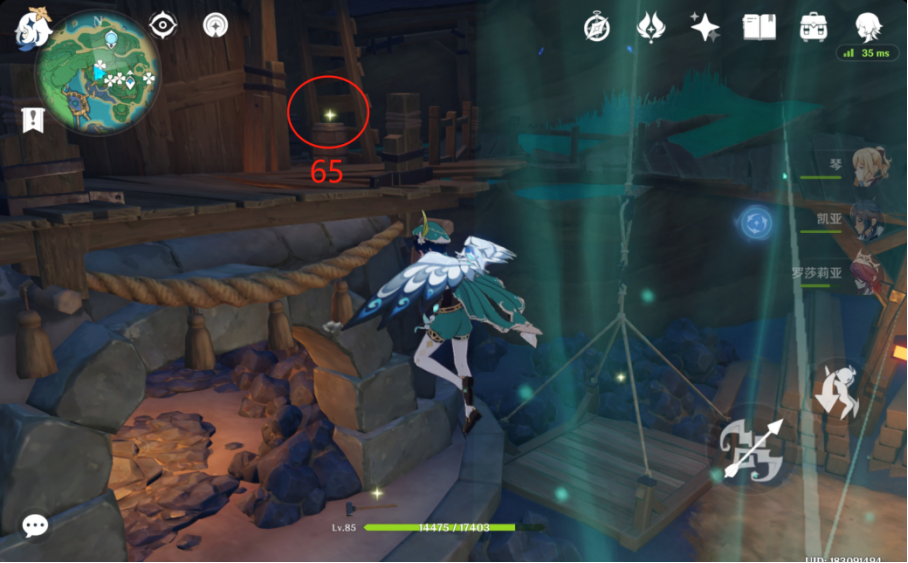908x563 pixels.
Task: Open the four-pointed star events icon
Action: tap(705, 27)
